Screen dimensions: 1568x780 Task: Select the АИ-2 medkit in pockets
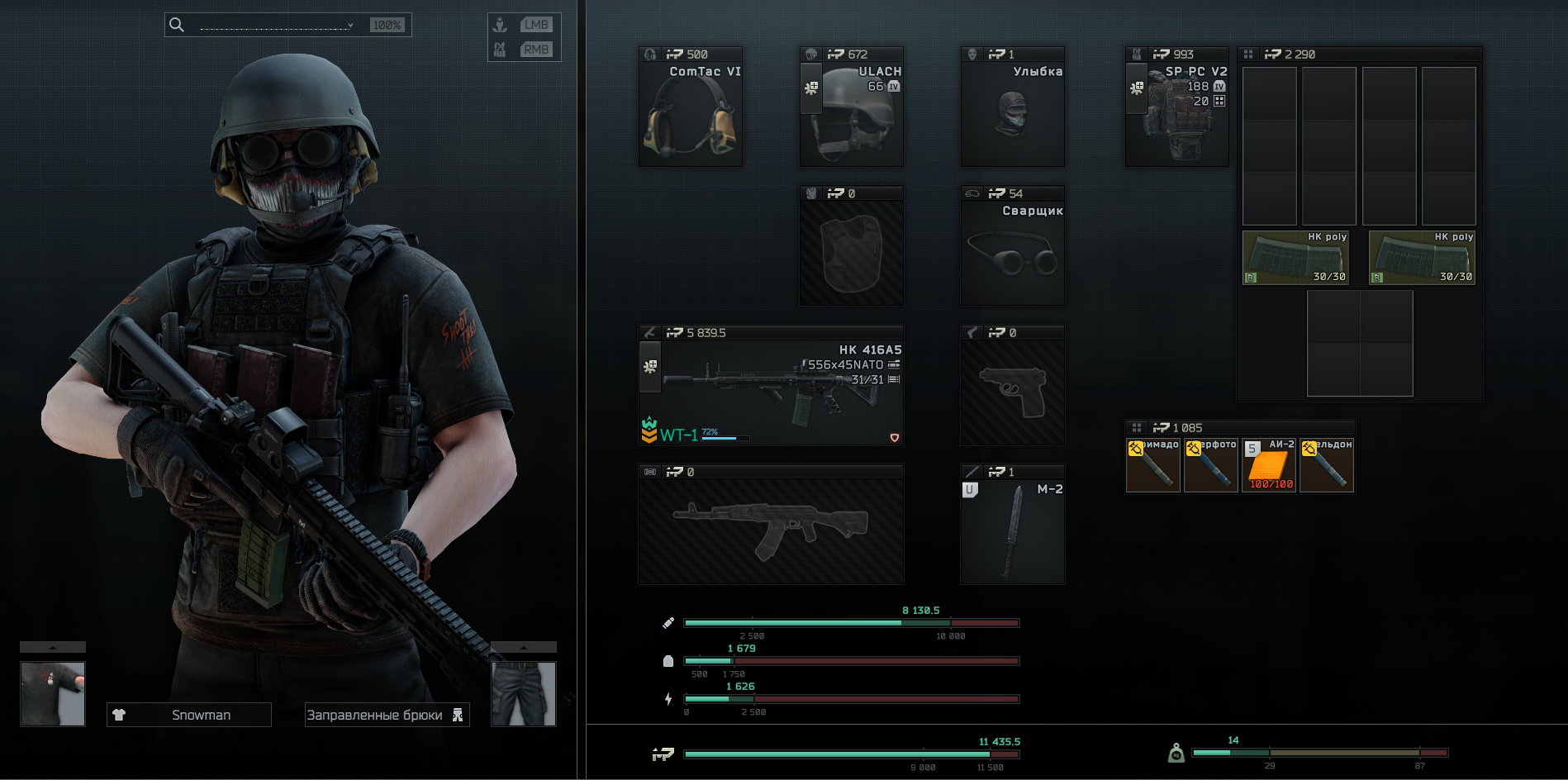pos(1269,465)
